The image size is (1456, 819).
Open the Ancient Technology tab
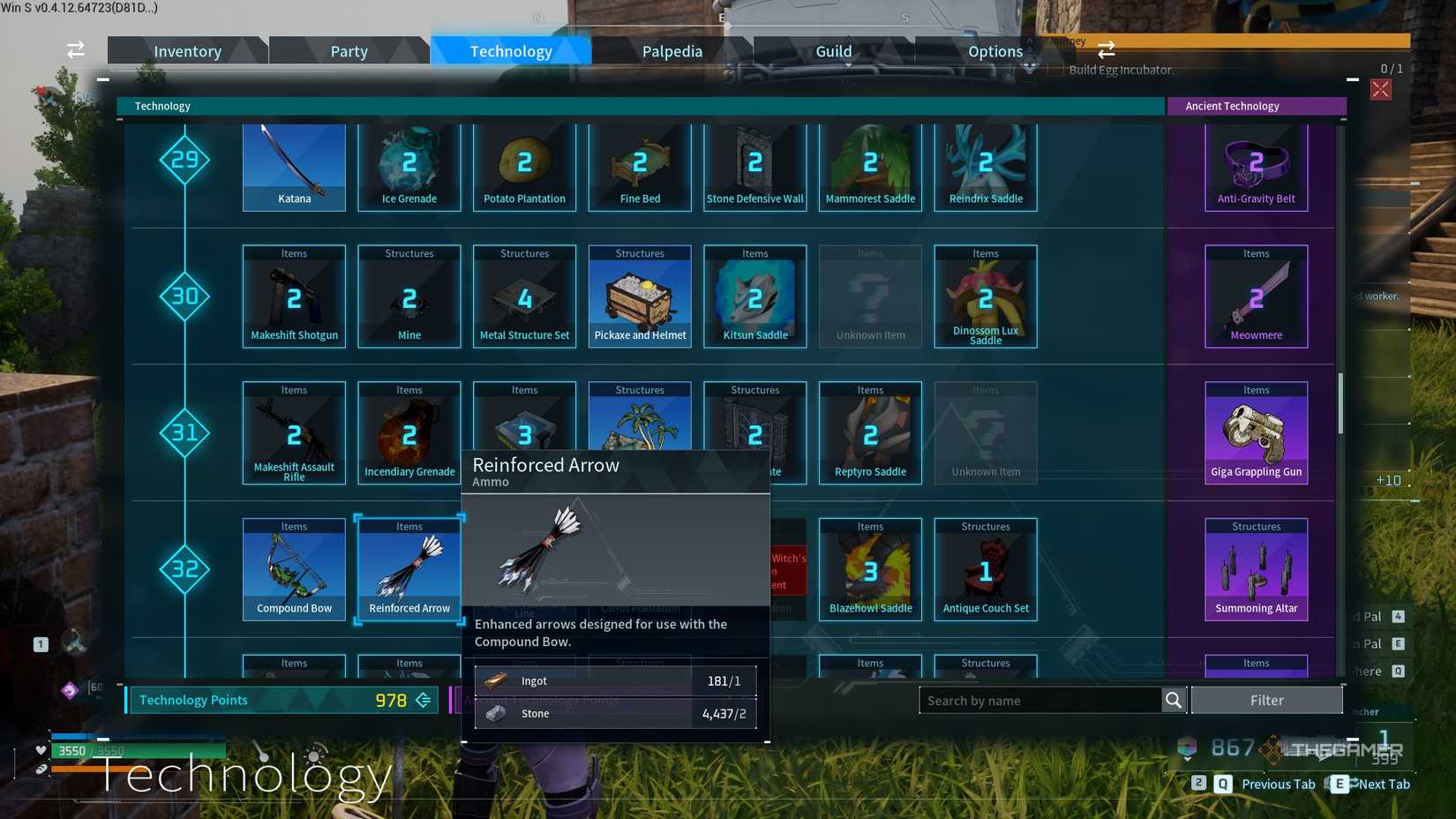(1257, 106)
